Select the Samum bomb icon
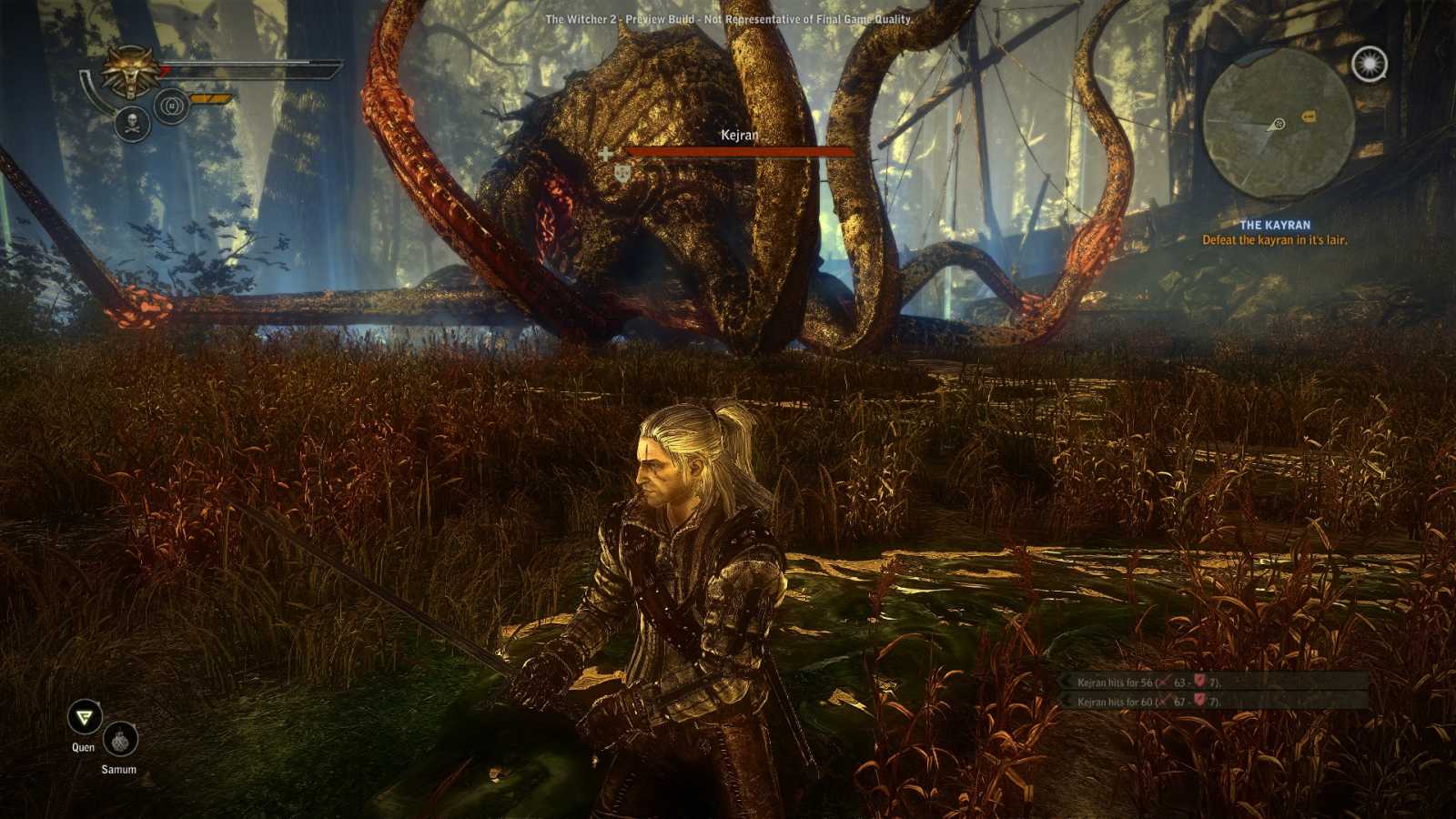This screenshot has width=1456, height=819. click(x=121, y=741)
